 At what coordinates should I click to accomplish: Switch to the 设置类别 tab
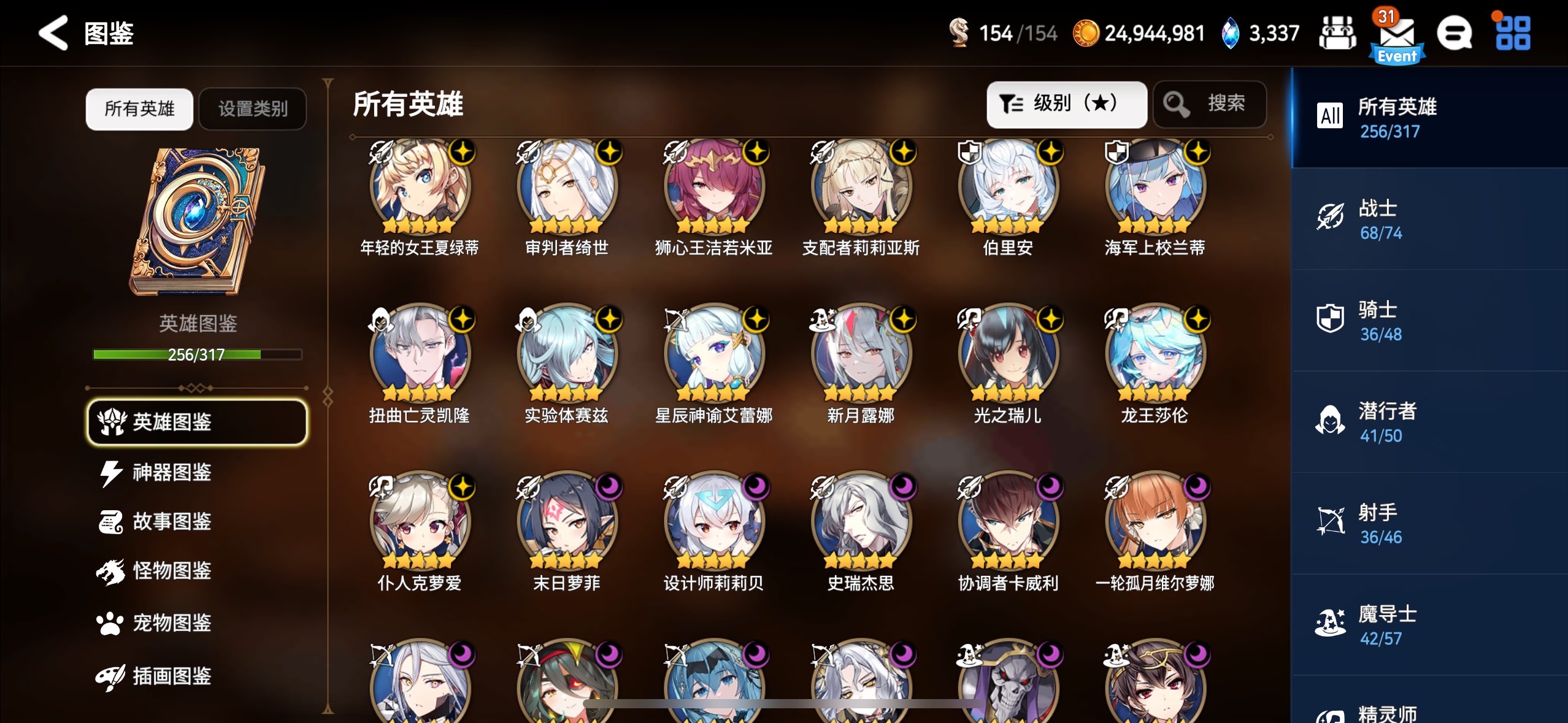tap(253, 109)
